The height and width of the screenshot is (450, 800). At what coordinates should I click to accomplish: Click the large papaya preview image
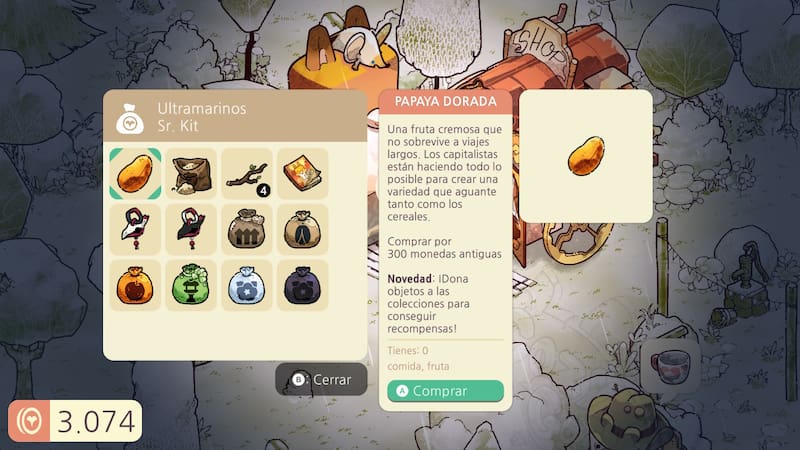click(x=585, y=156)
